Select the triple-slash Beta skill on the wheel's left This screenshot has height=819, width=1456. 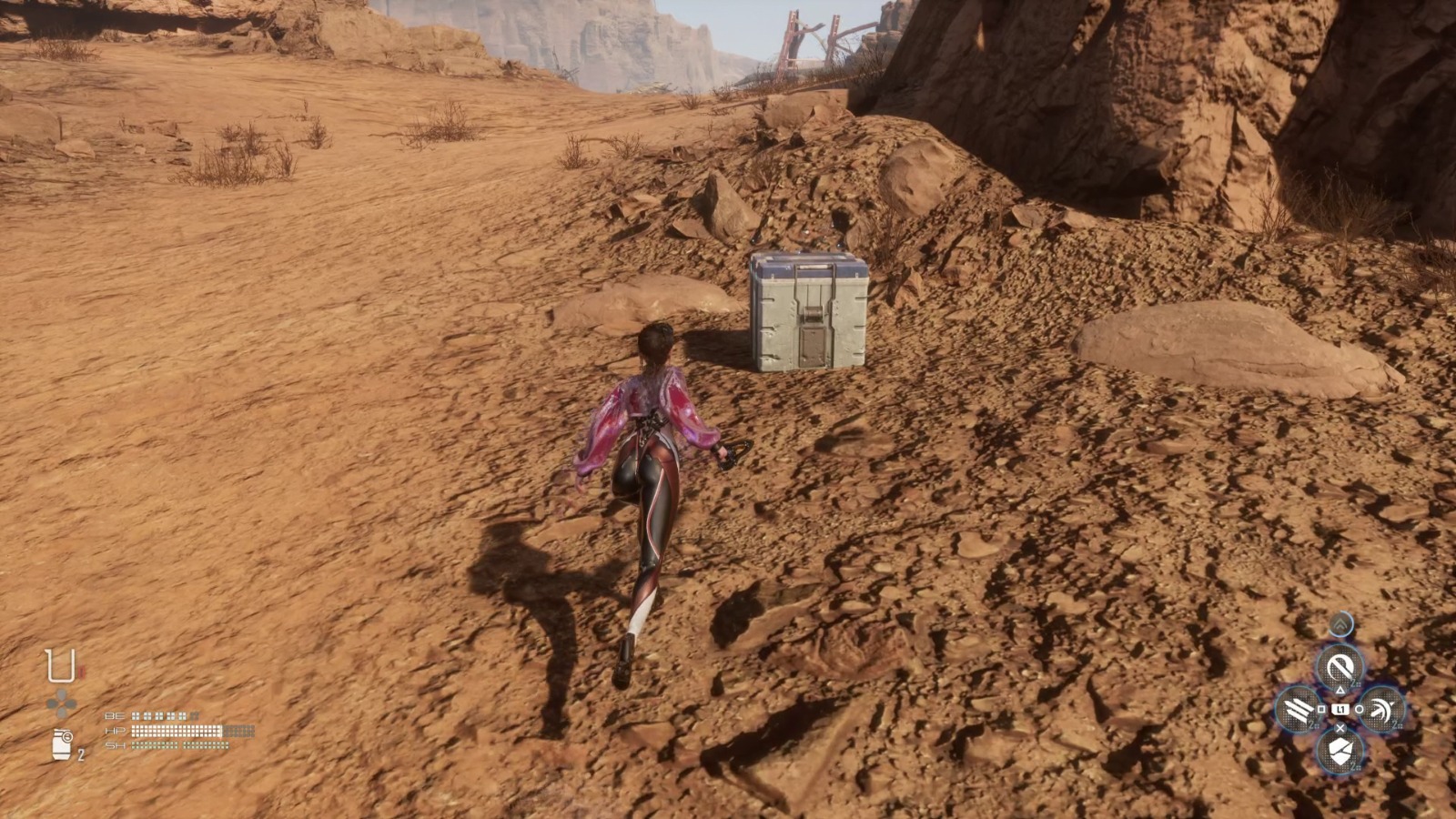[1298, 709]
